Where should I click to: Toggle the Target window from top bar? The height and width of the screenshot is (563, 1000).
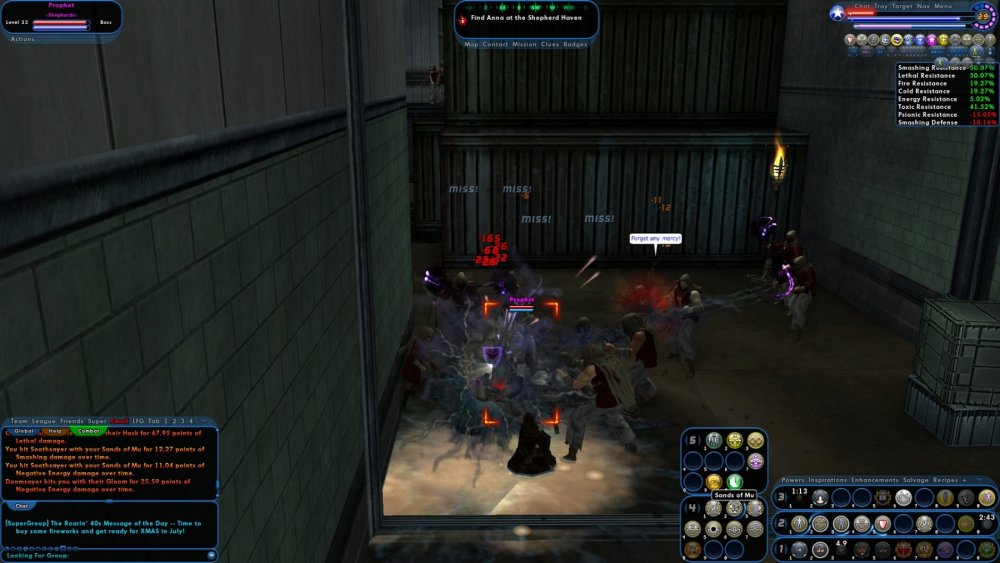(903, 6)
